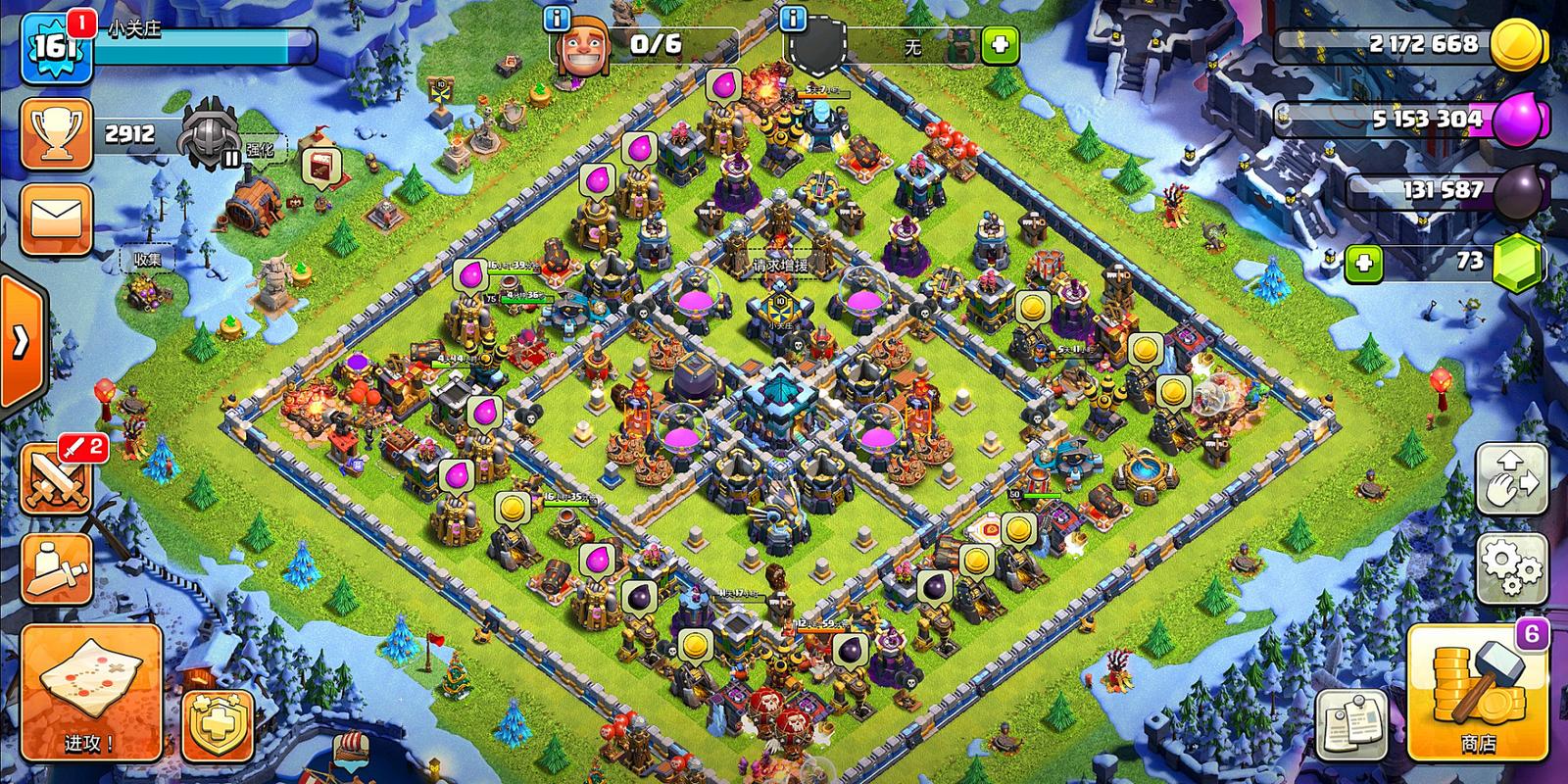This screenshot has width=1568, height=784.
Task: Buy gems with the green plus button
Action: [x=1363, y=263]
